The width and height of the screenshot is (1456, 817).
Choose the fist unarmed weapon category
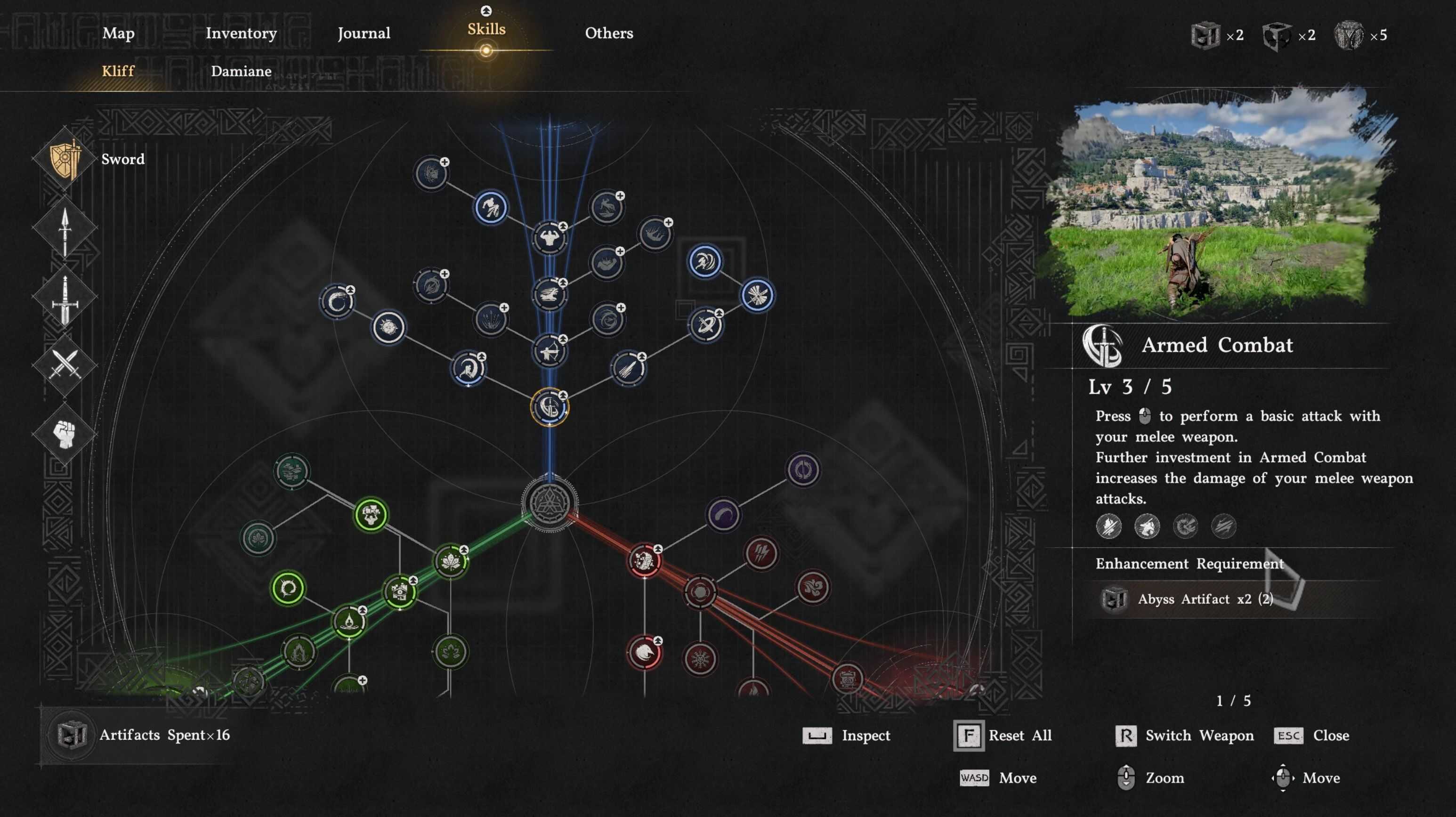pos(65,434)
